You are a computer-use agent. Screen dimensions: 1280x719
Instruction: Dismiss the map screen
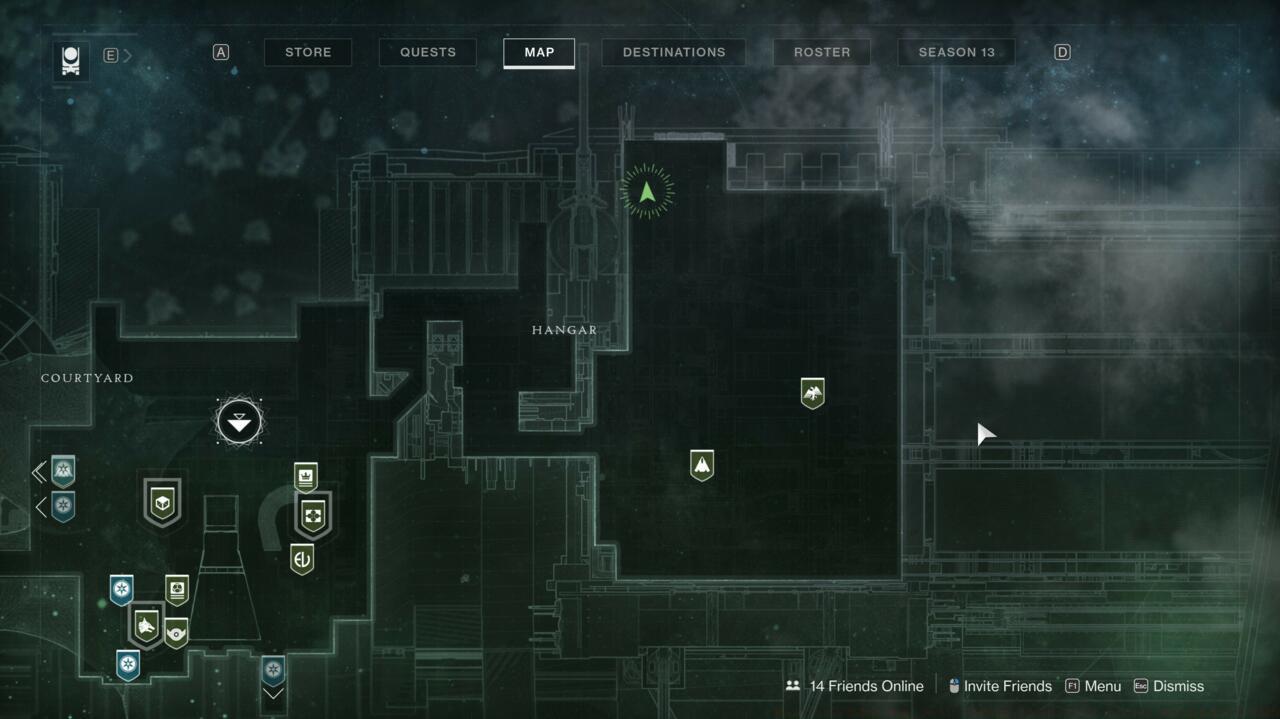point(1169,686)
